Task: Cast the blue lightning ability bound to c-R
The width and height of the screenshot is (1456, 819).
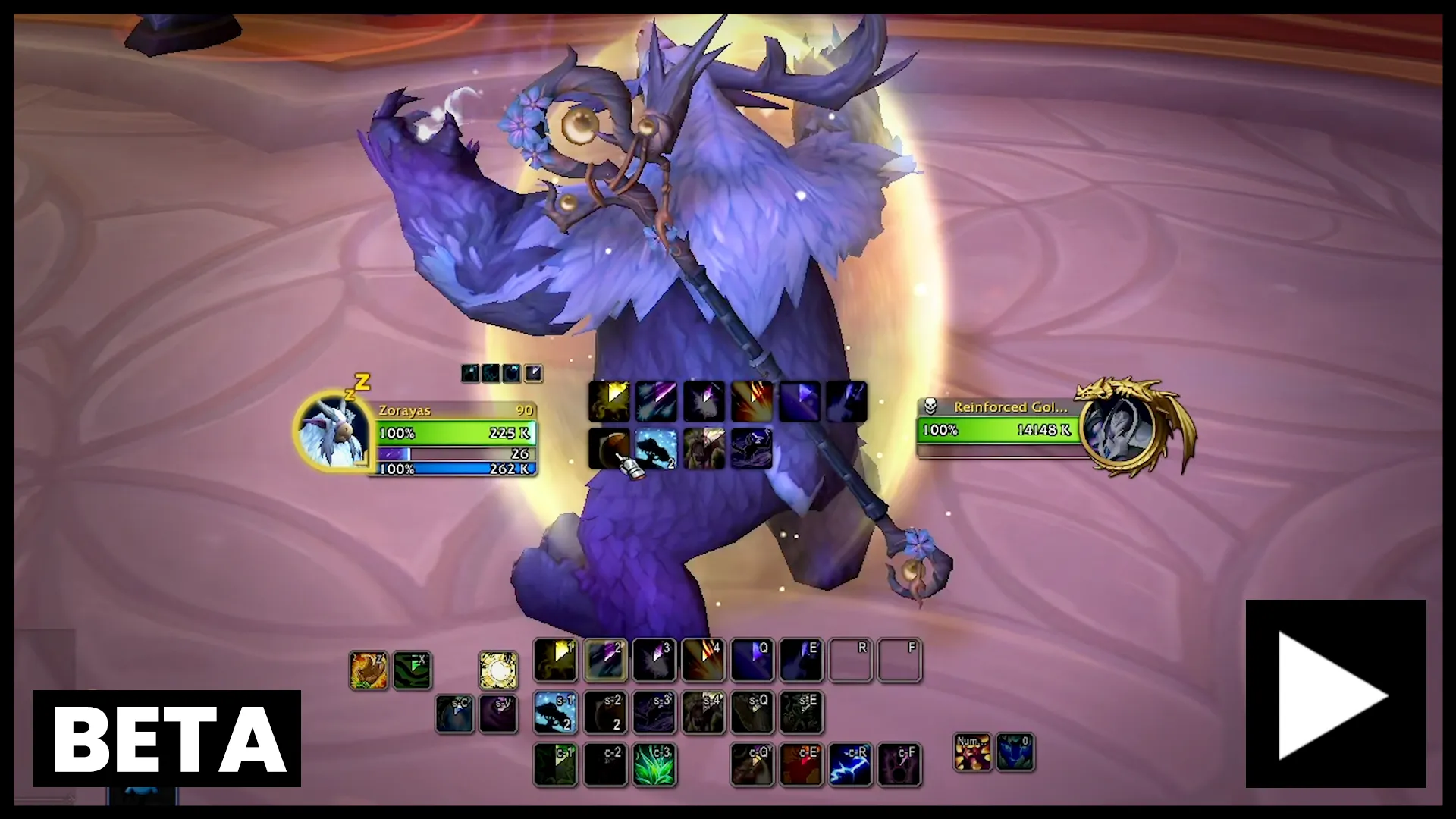Action: (x=850, y=764)
